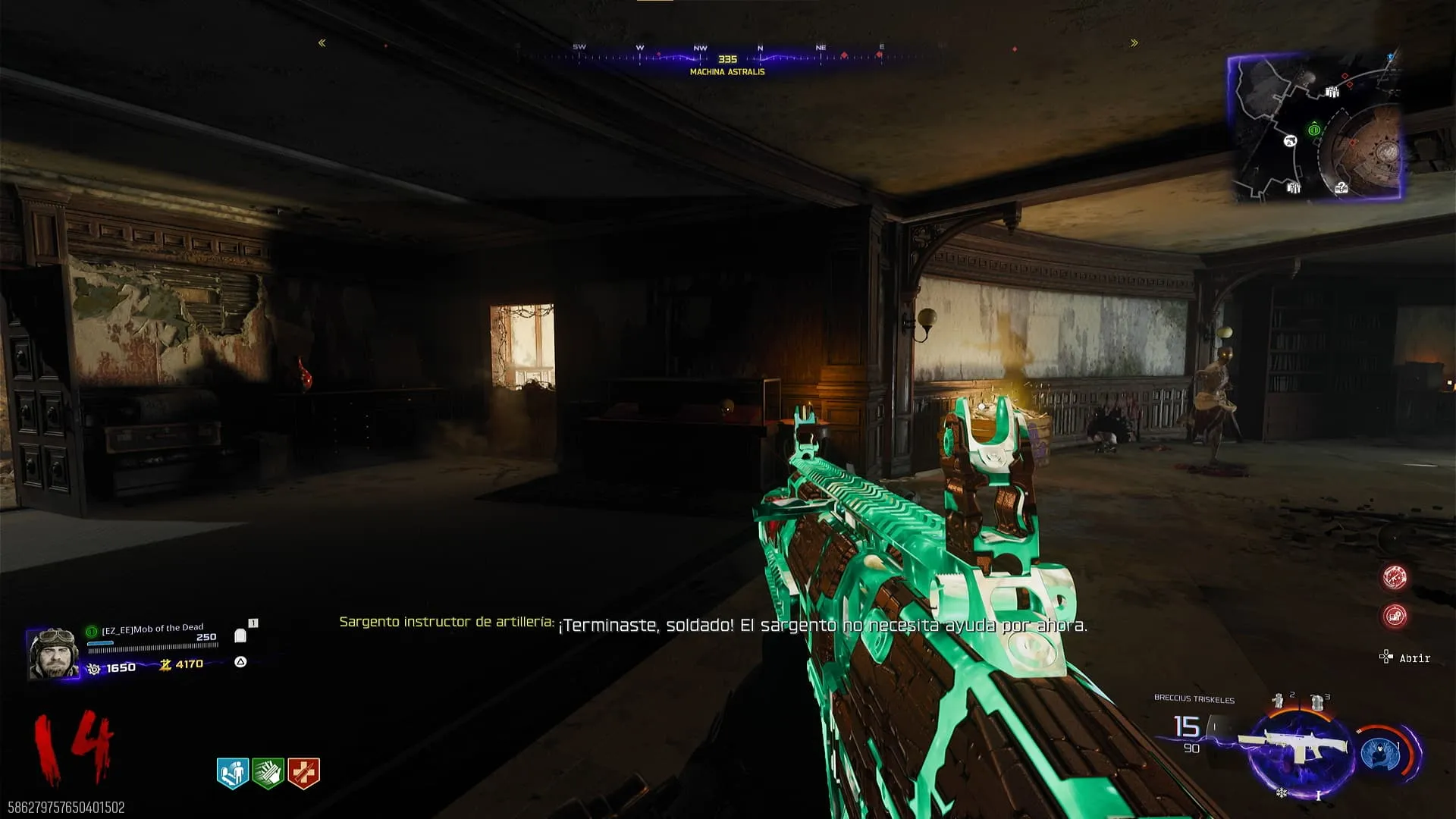Image resolution: width=1456 pixels, height=819 pixels.
Task: Click the tombstone item icon beside health
Action: coord(240,635)
